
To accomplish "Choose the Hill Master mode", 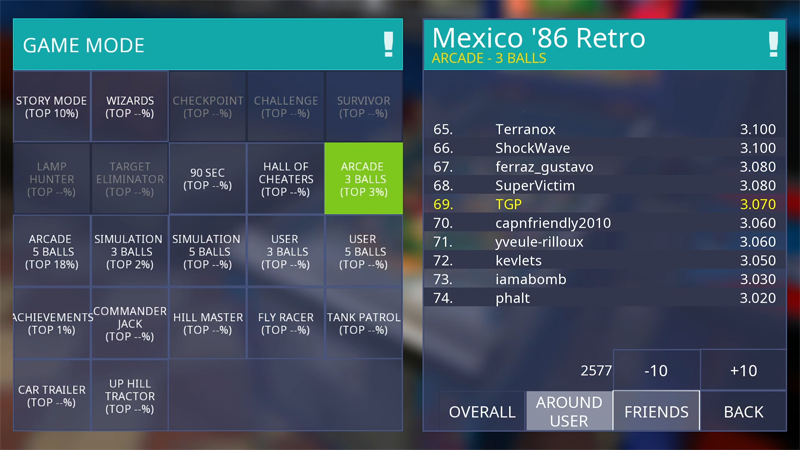I will [208, 323].
